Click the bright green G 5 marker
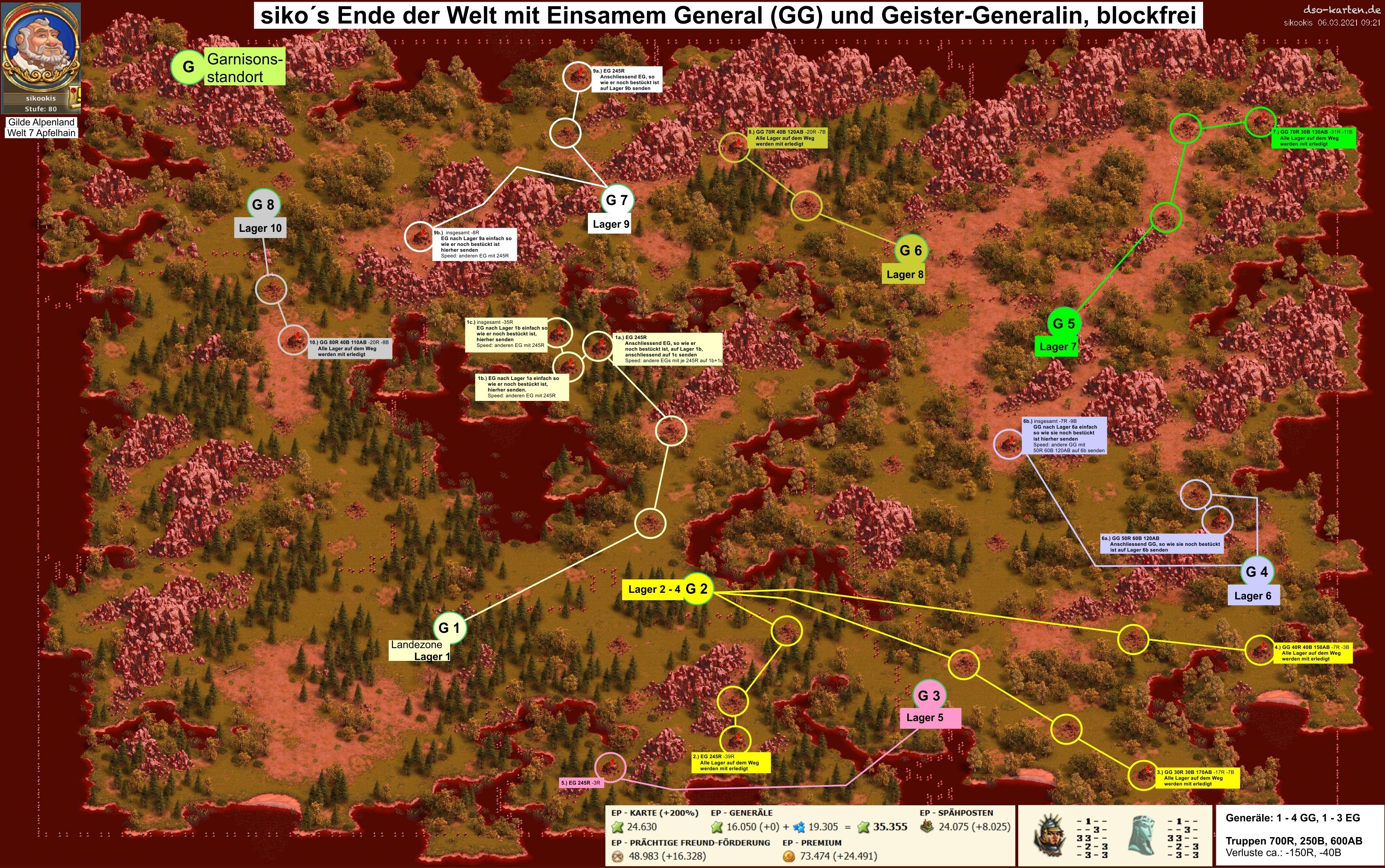The width and height of the screenshot is (1385, 868). (x=1063, y=323)
